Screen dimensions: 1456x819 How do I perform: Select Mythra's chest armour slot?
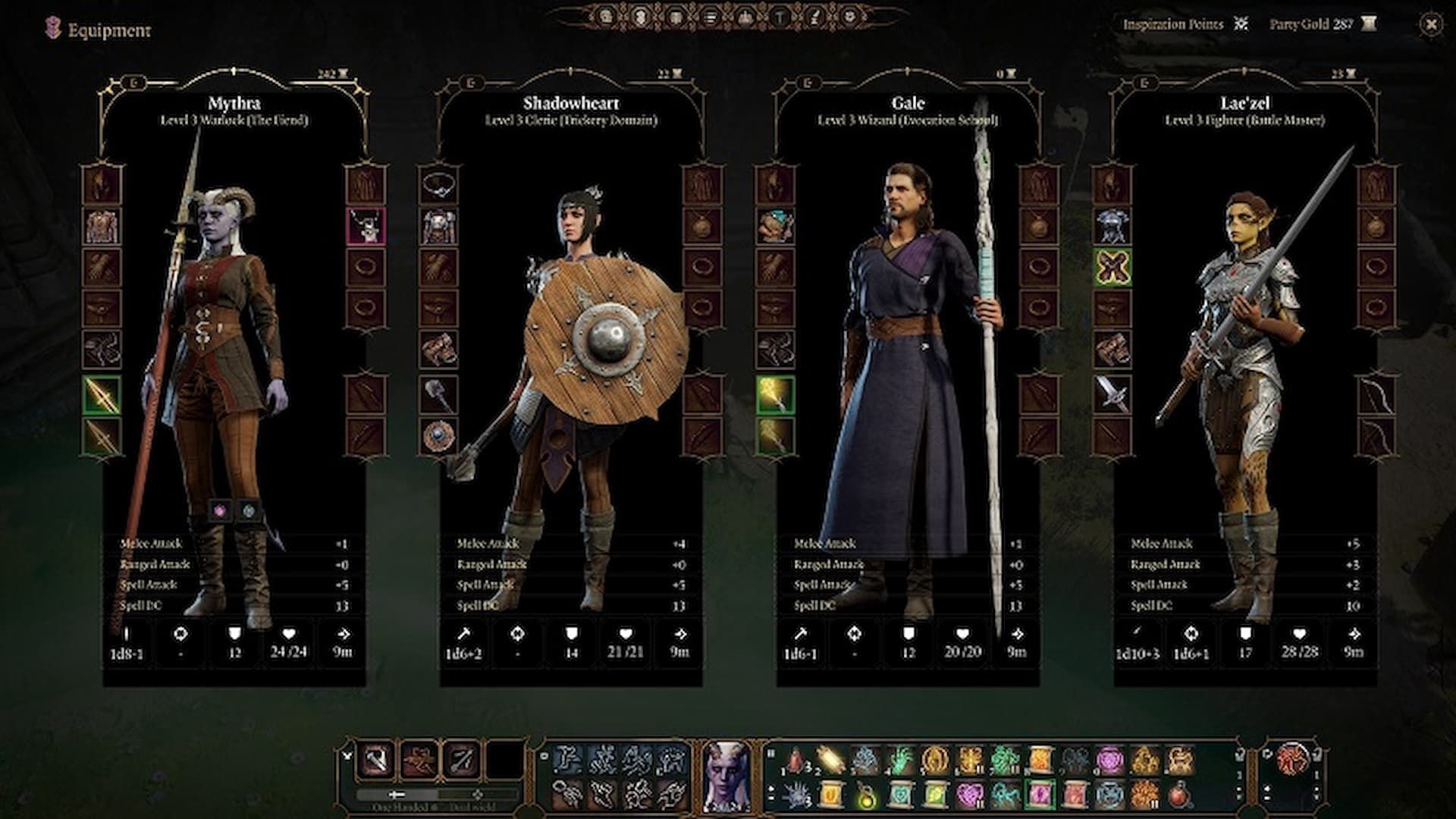point(102,226)
